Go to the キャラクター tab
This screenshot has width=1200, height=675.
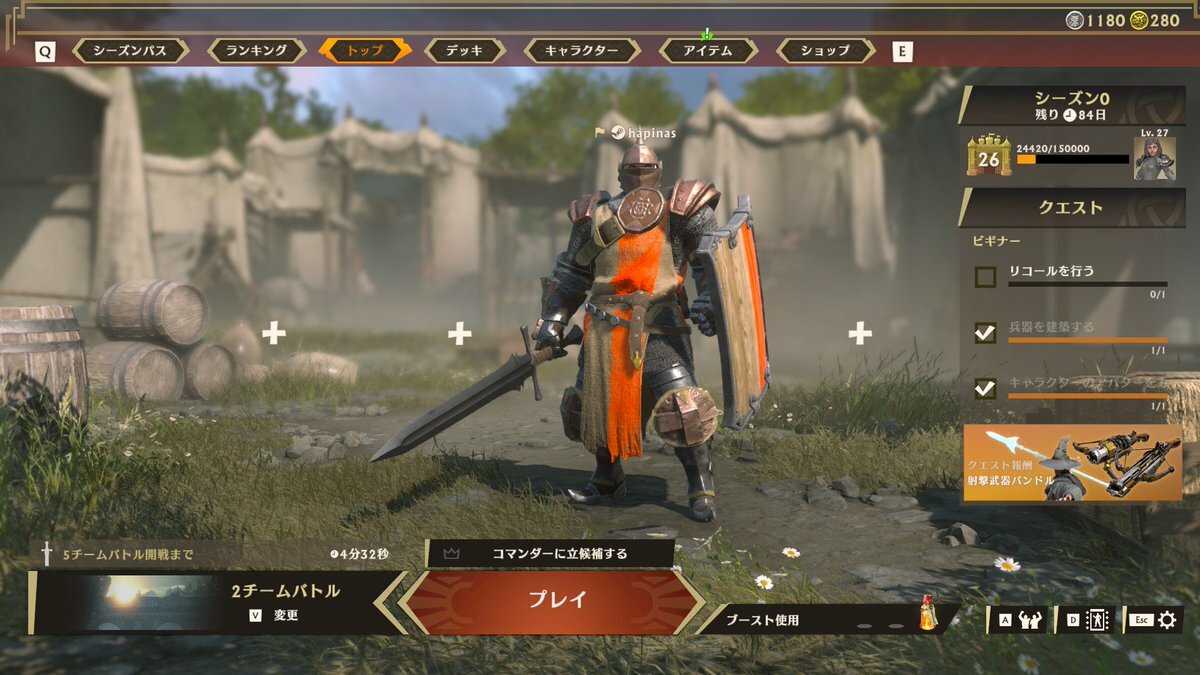[x=580, y=50]
